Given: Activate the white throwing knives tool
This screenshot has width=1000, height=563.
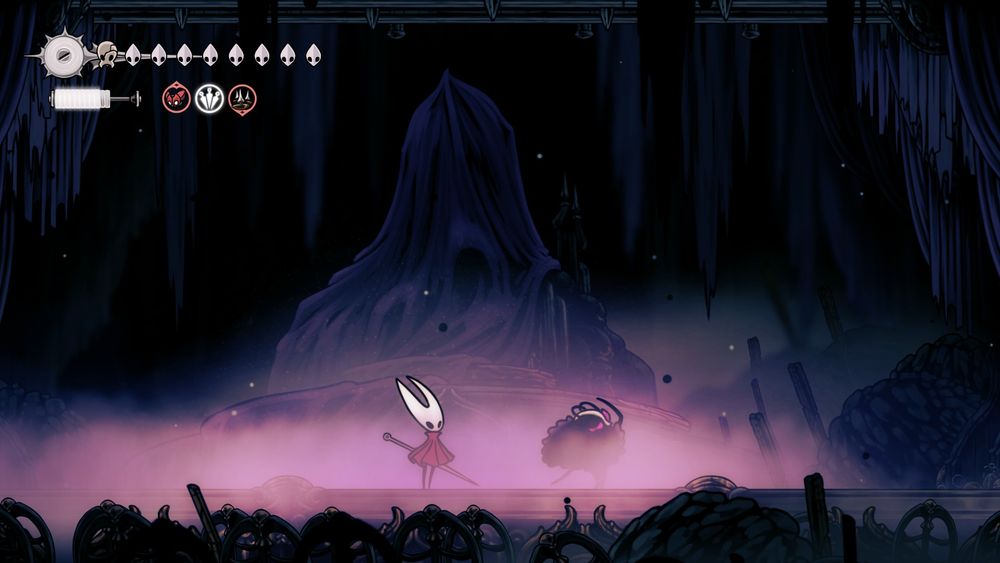Looking at the screenshot, I should tap(210, 98).
